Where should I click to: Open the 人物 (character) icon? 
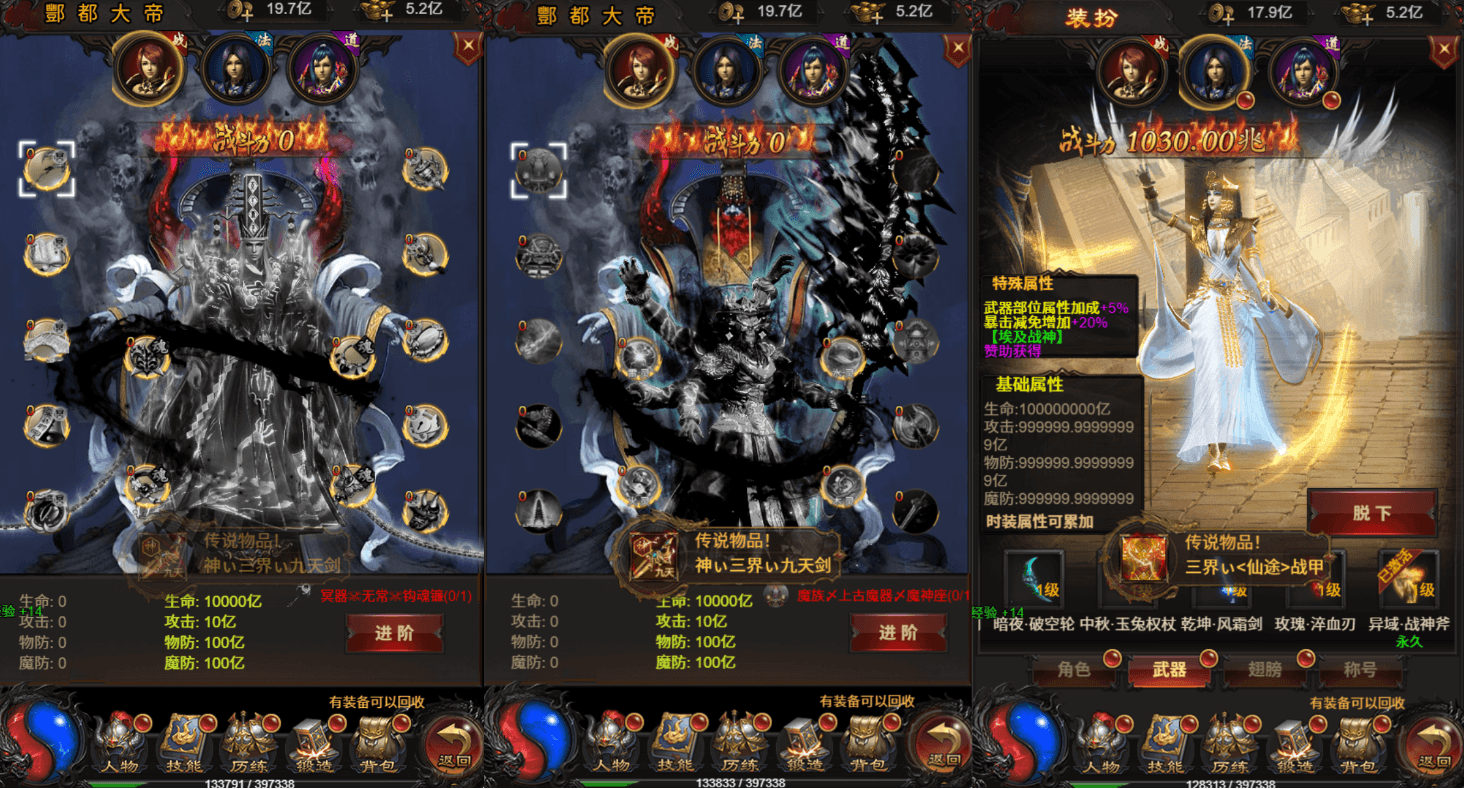(119, 742)
